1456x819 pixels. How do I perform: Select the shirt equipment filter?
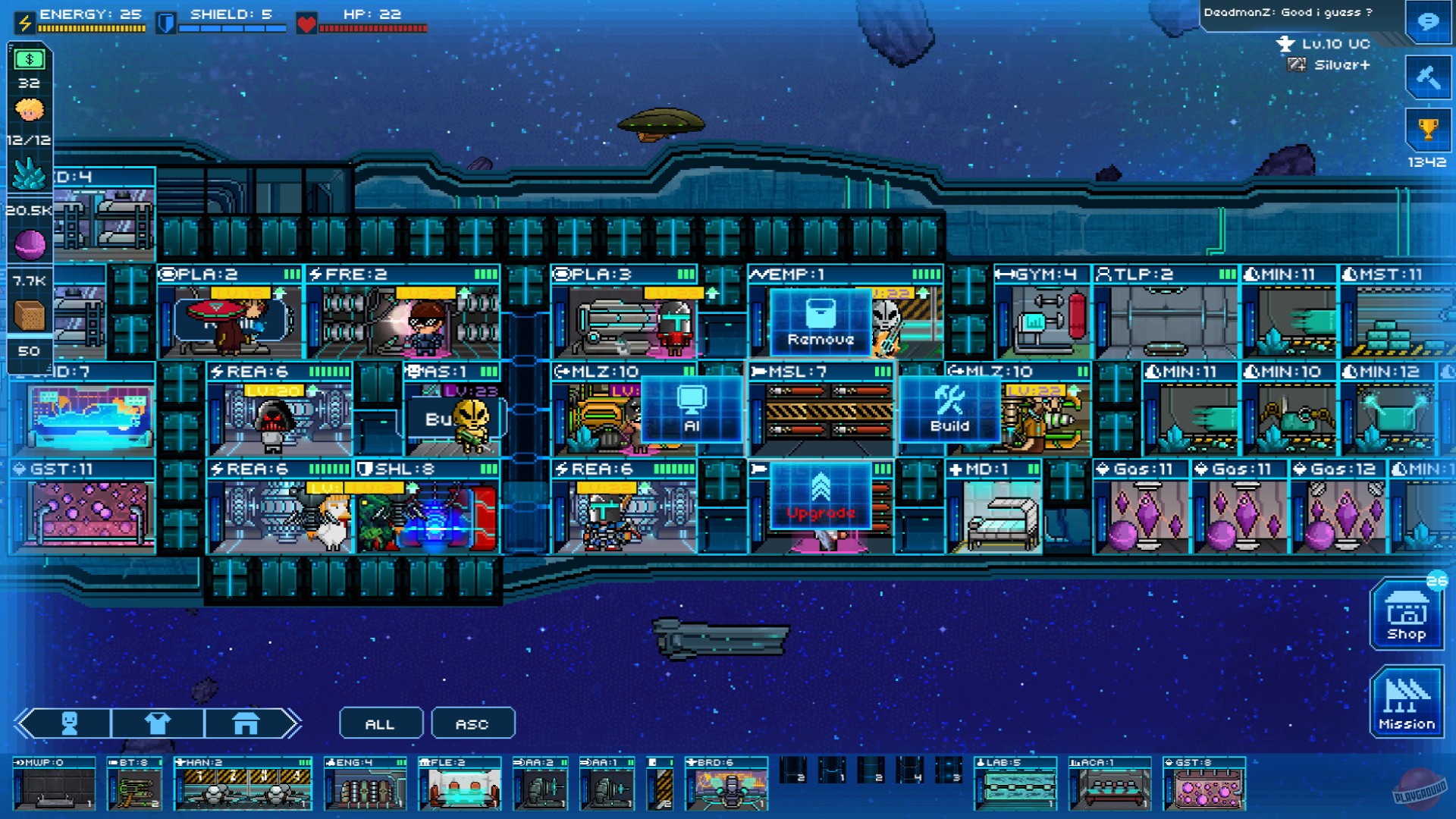(157, 723)
